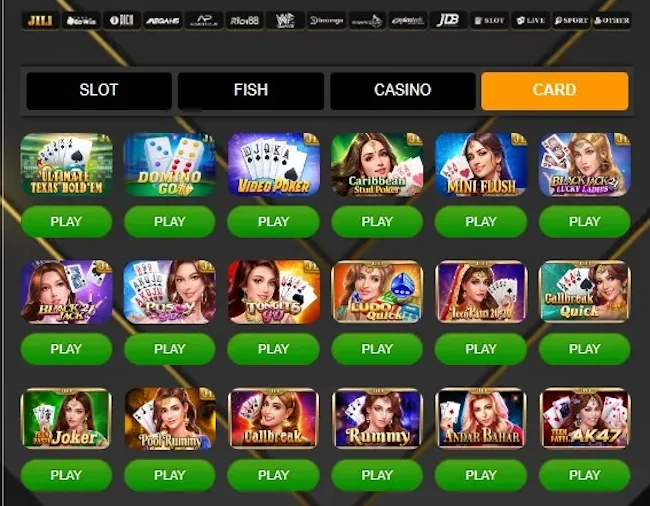This screenshot has width=650, height=506.
Task: Click PLAY under Teen Patti AK47
Action: [x=585, y=475]
